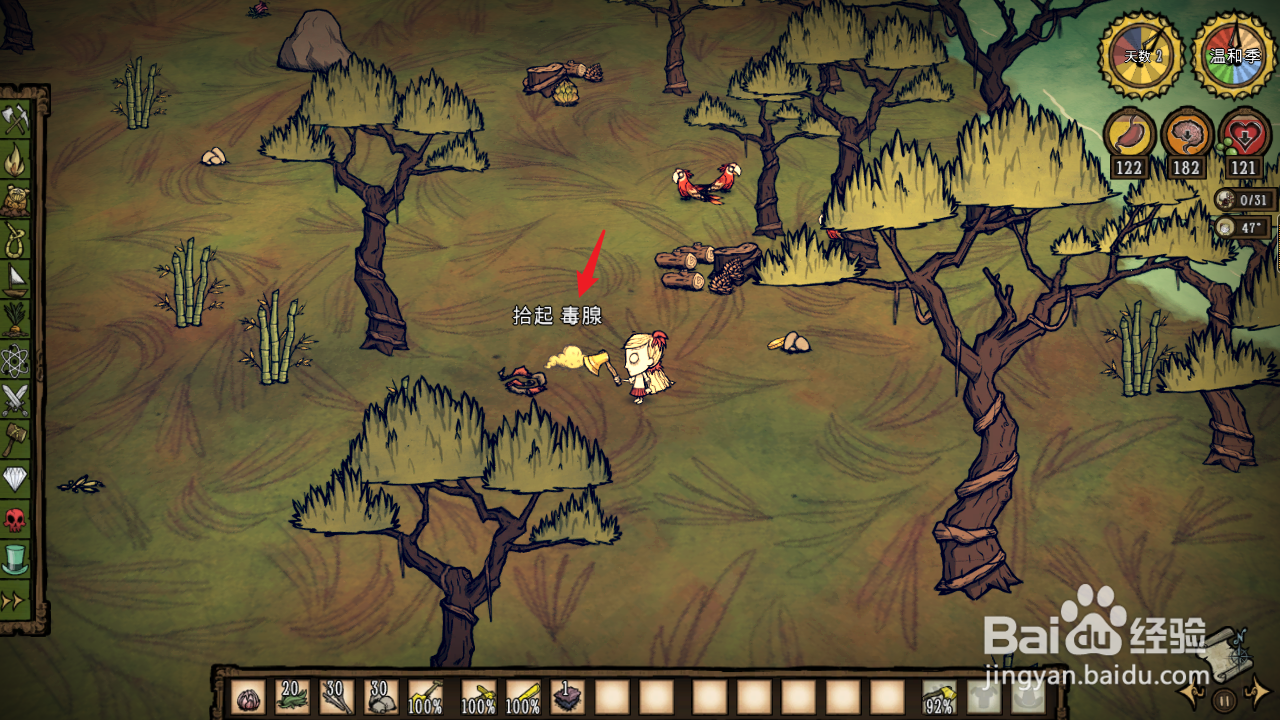Open the diamond Refine tab
1280x720 pixels.
pos(17,479)
